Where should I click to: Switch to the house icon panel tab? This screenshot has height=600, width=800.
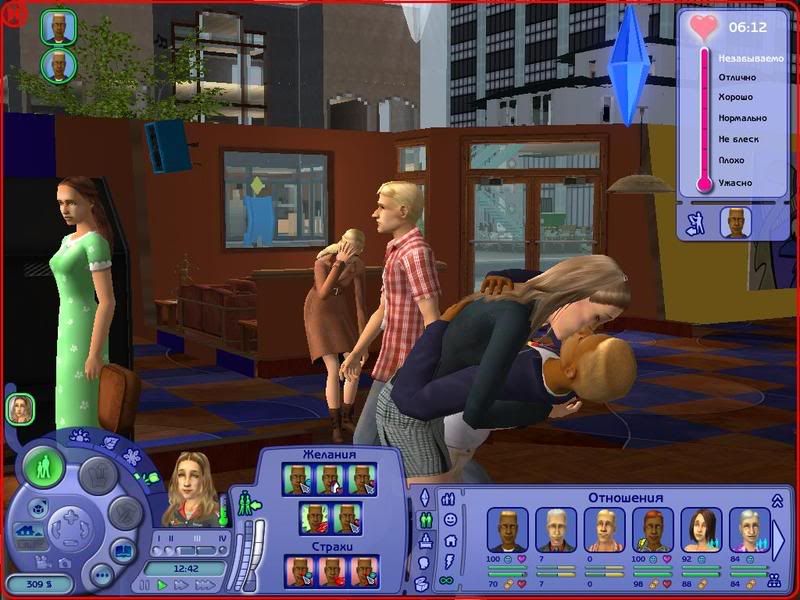pos(449,540)
